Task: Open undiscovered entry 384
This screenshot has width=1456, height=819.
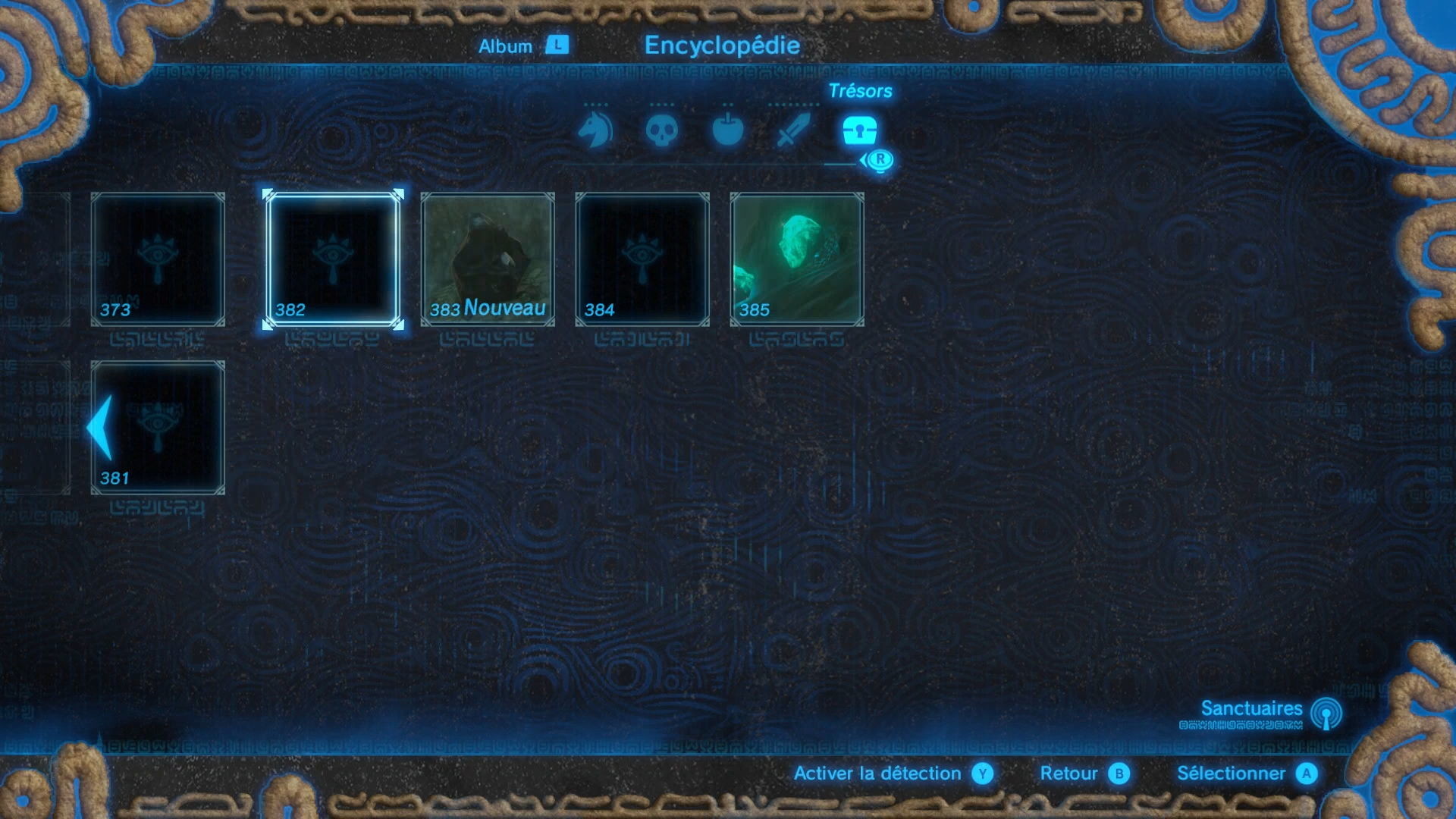Action: tap(642, 259)
